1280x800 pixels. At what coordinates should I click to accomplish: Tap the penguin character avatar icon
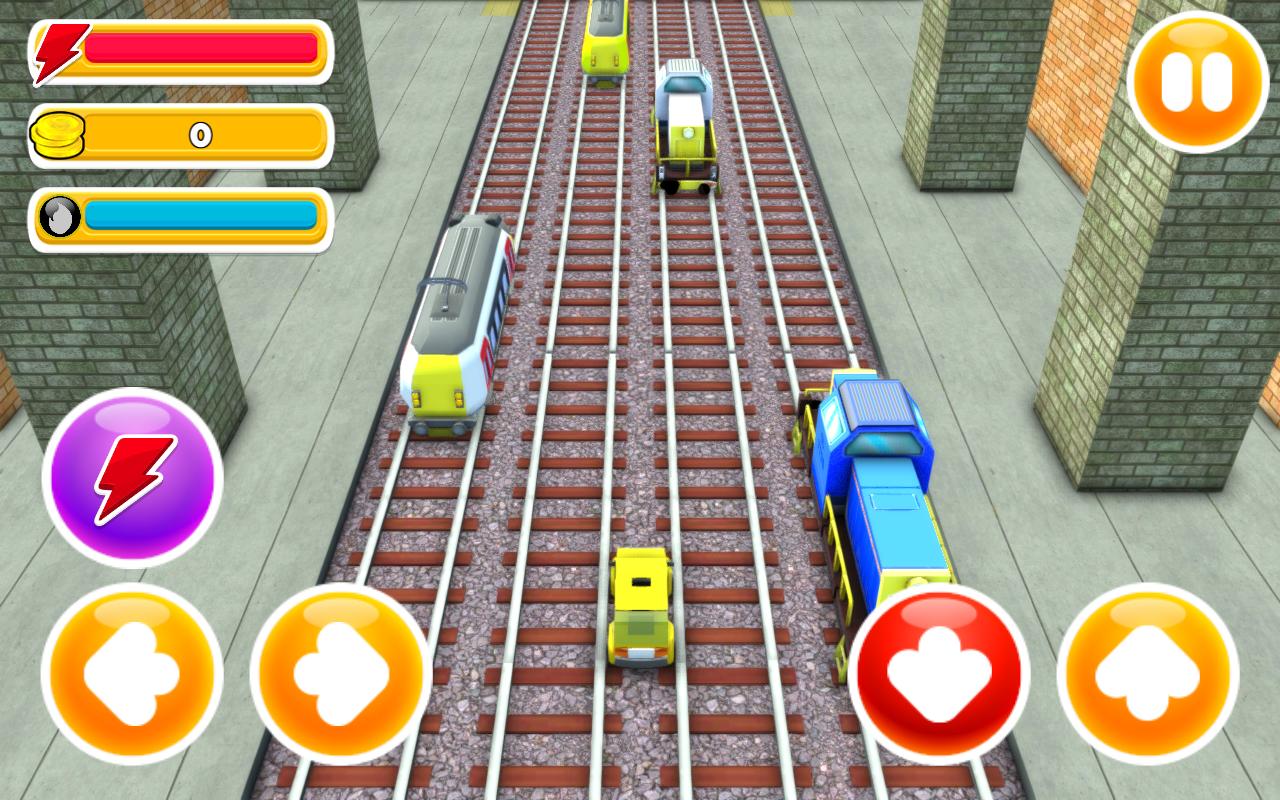click(58, 218)
